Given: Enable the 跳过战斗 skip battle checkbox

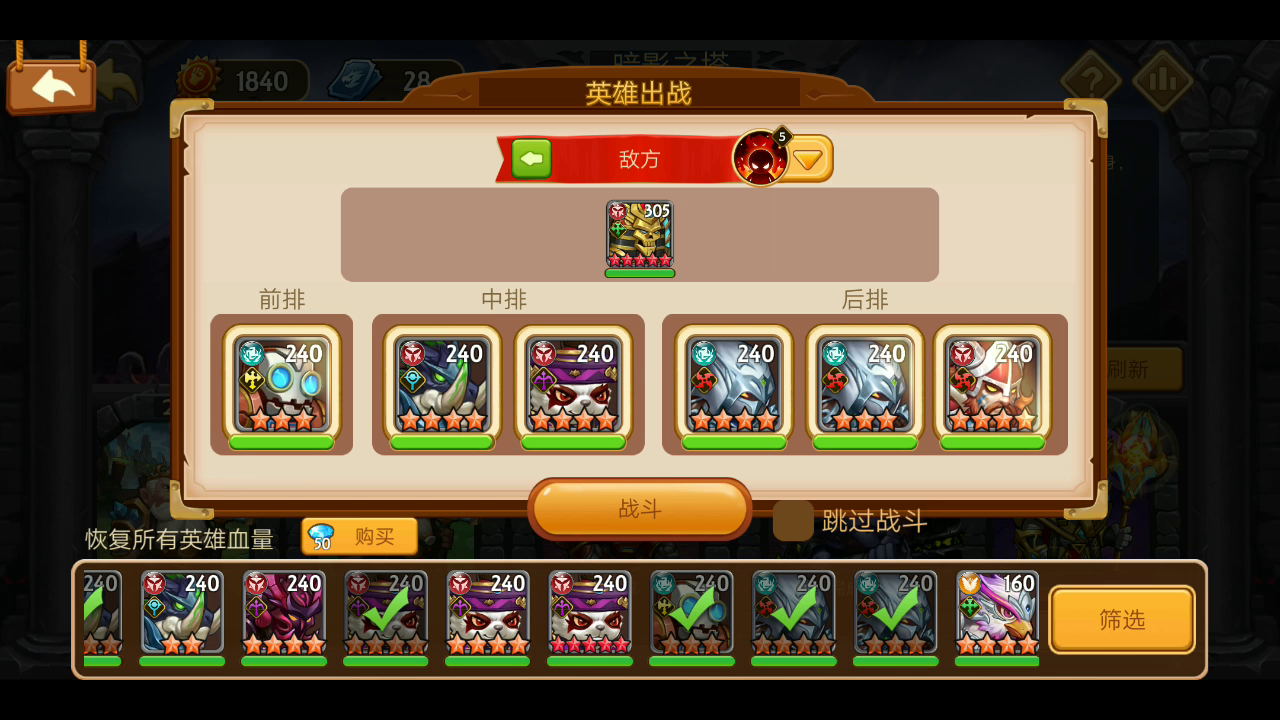Looking at the screenshot, I should pos(793,521).
